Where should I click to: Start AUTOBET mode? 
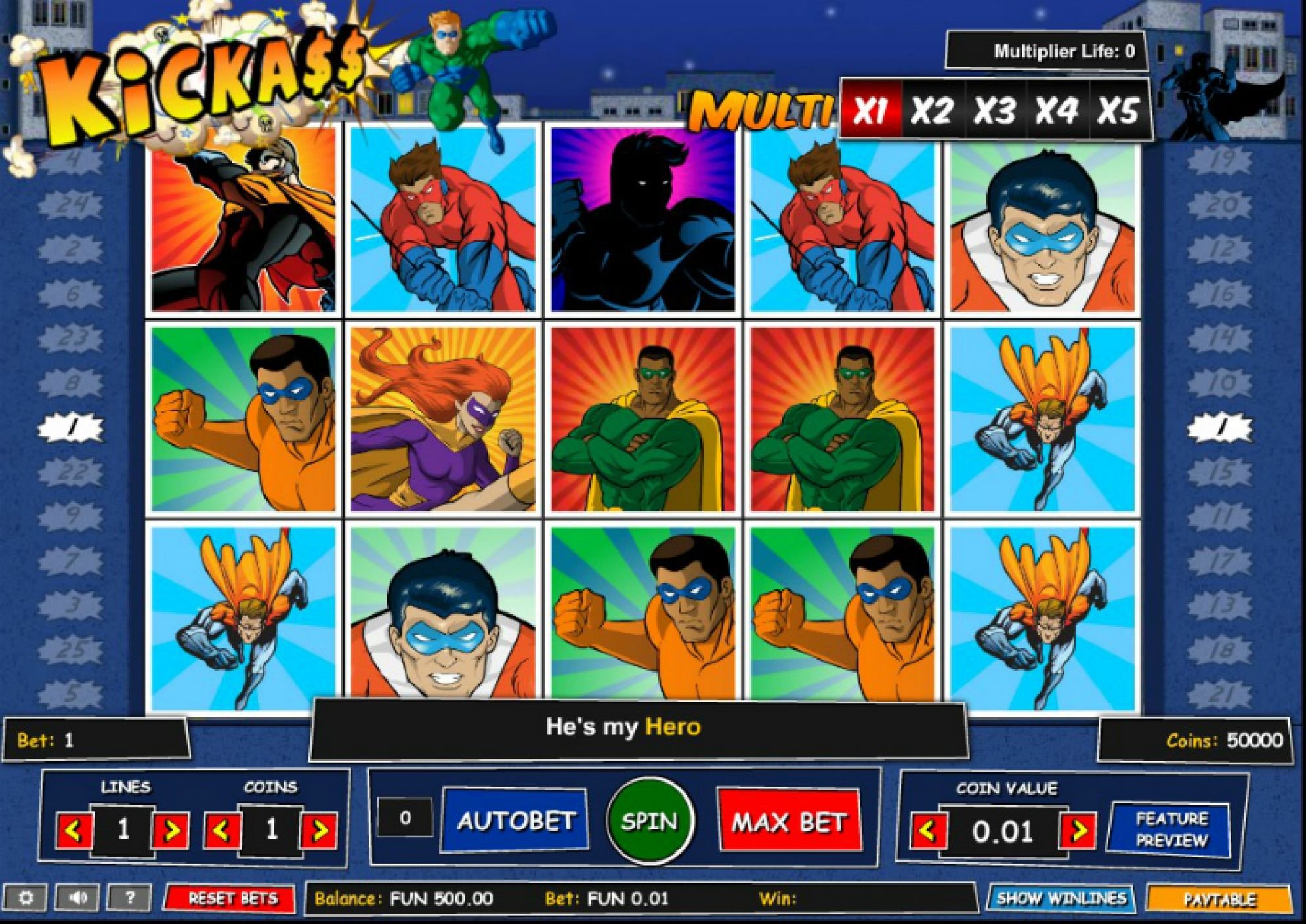[515, 821]
